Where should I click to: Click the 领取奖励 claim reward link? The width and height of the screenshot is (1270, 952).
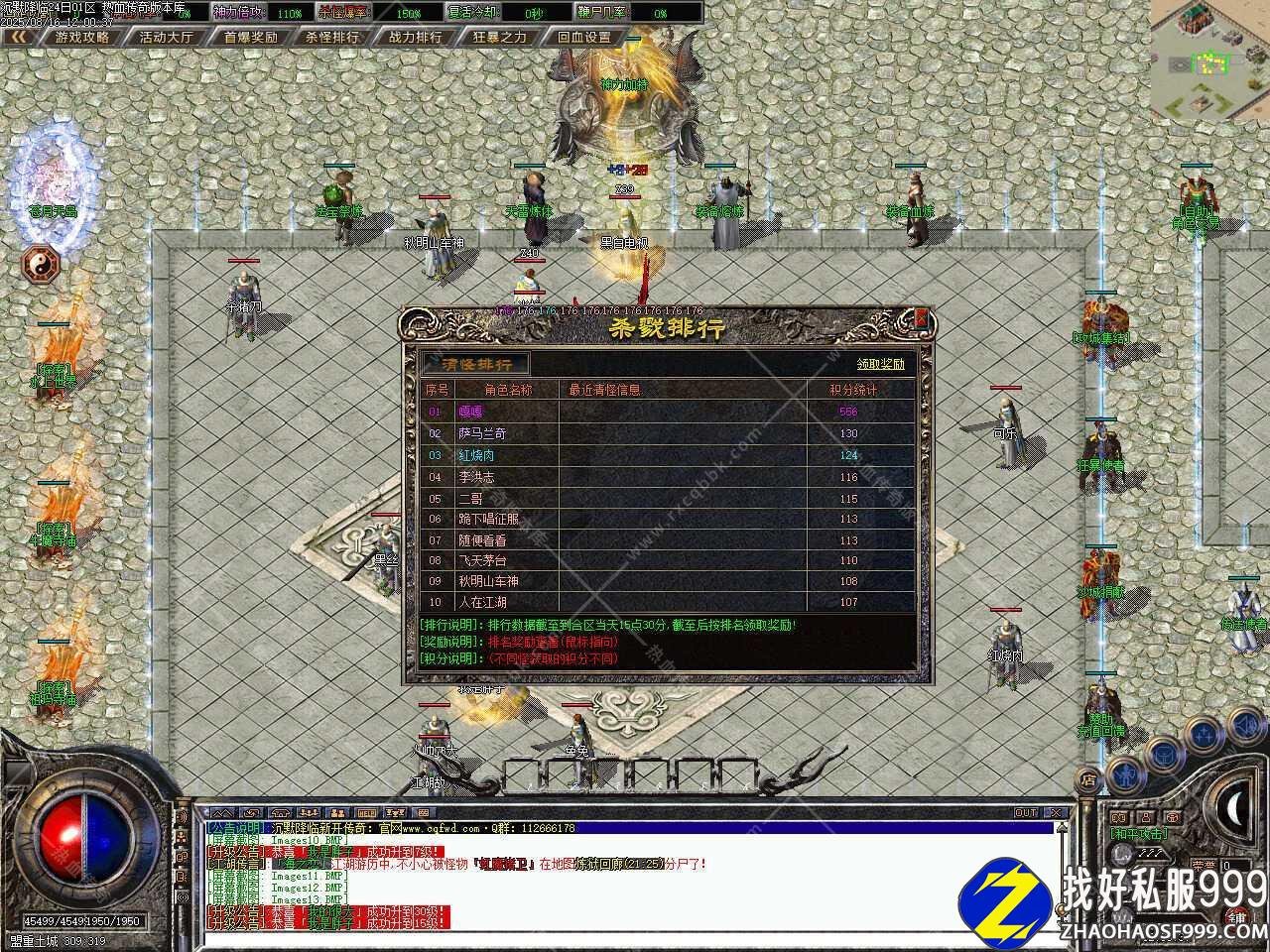(x=880, y=364)
